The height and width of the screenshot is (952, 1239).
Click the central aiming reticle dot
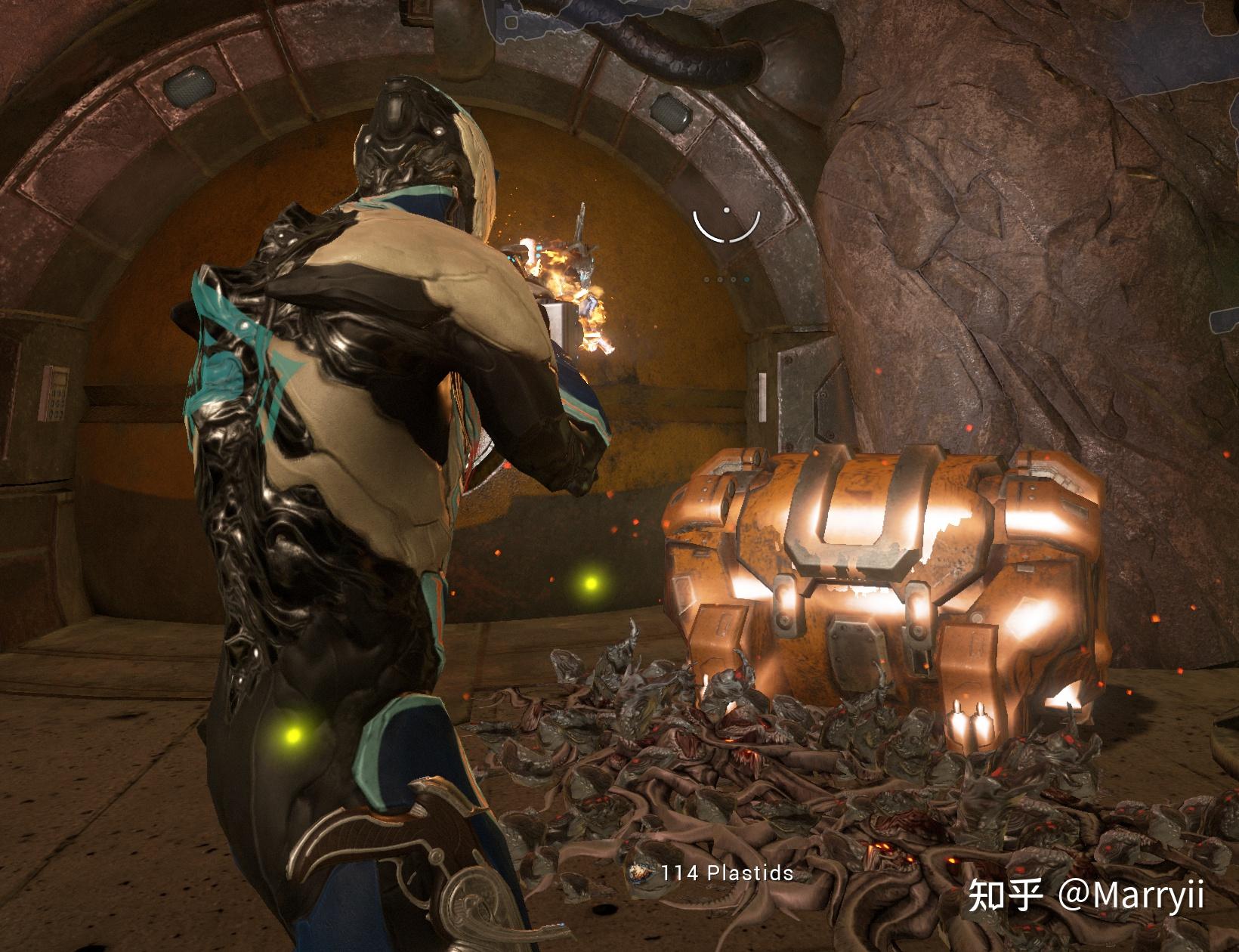[x=727, y=210]
